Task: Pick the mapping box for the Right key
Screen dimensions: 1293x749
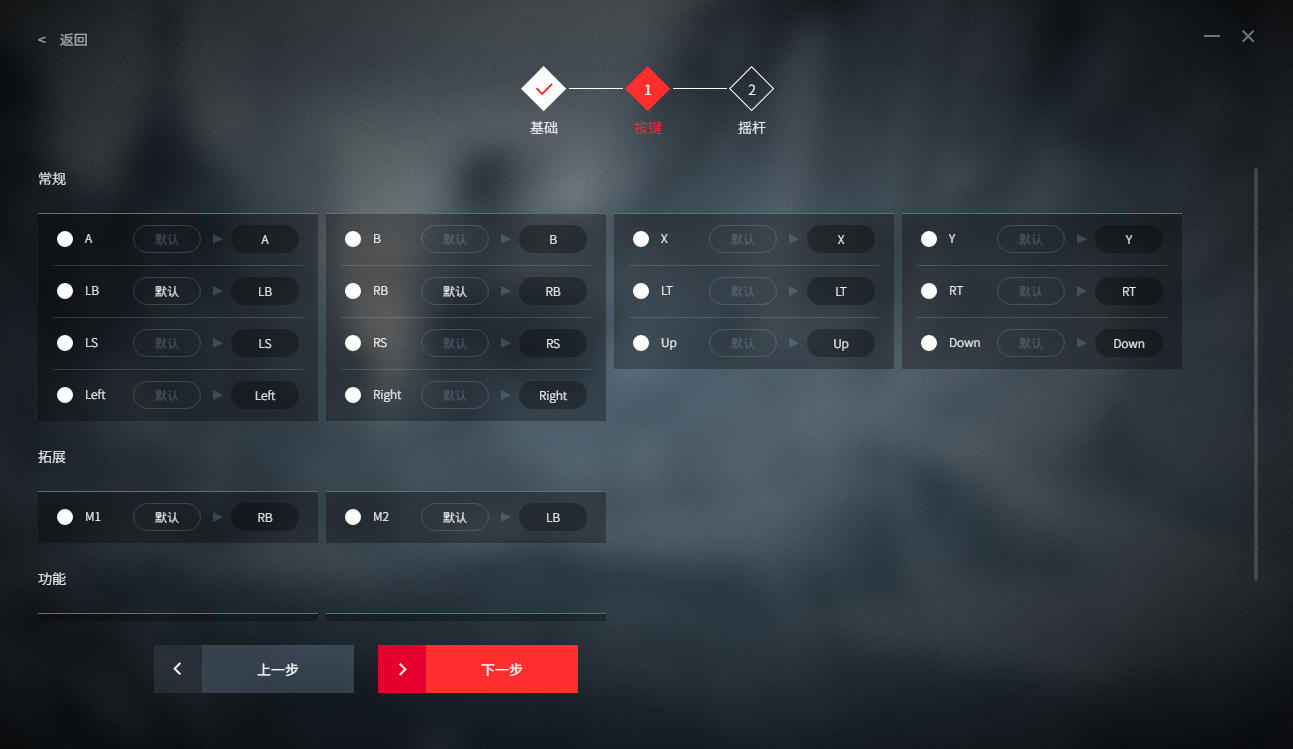Action: pos(553,395)
